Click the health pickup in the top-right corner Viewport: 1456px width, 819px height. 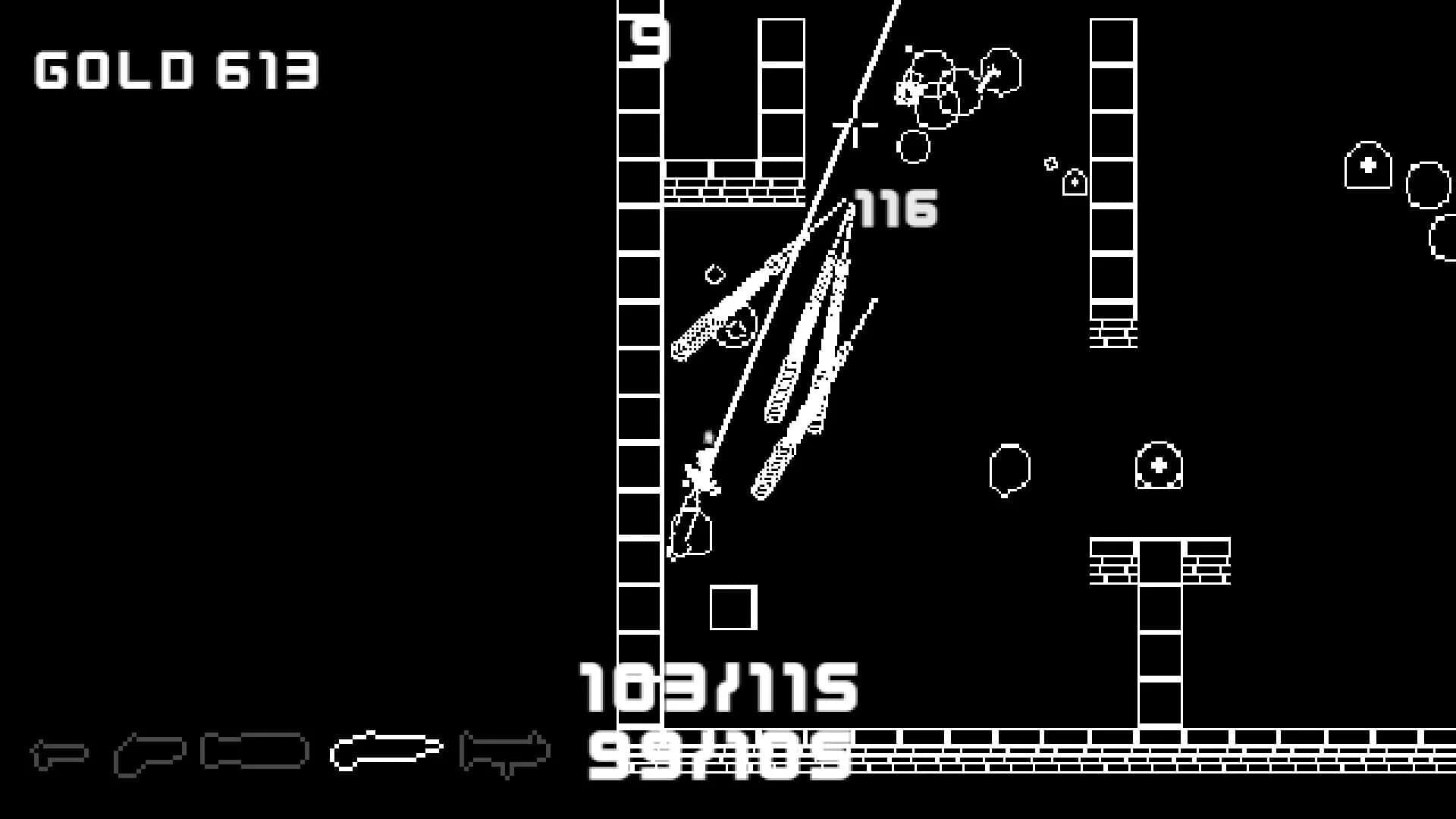1369,165
